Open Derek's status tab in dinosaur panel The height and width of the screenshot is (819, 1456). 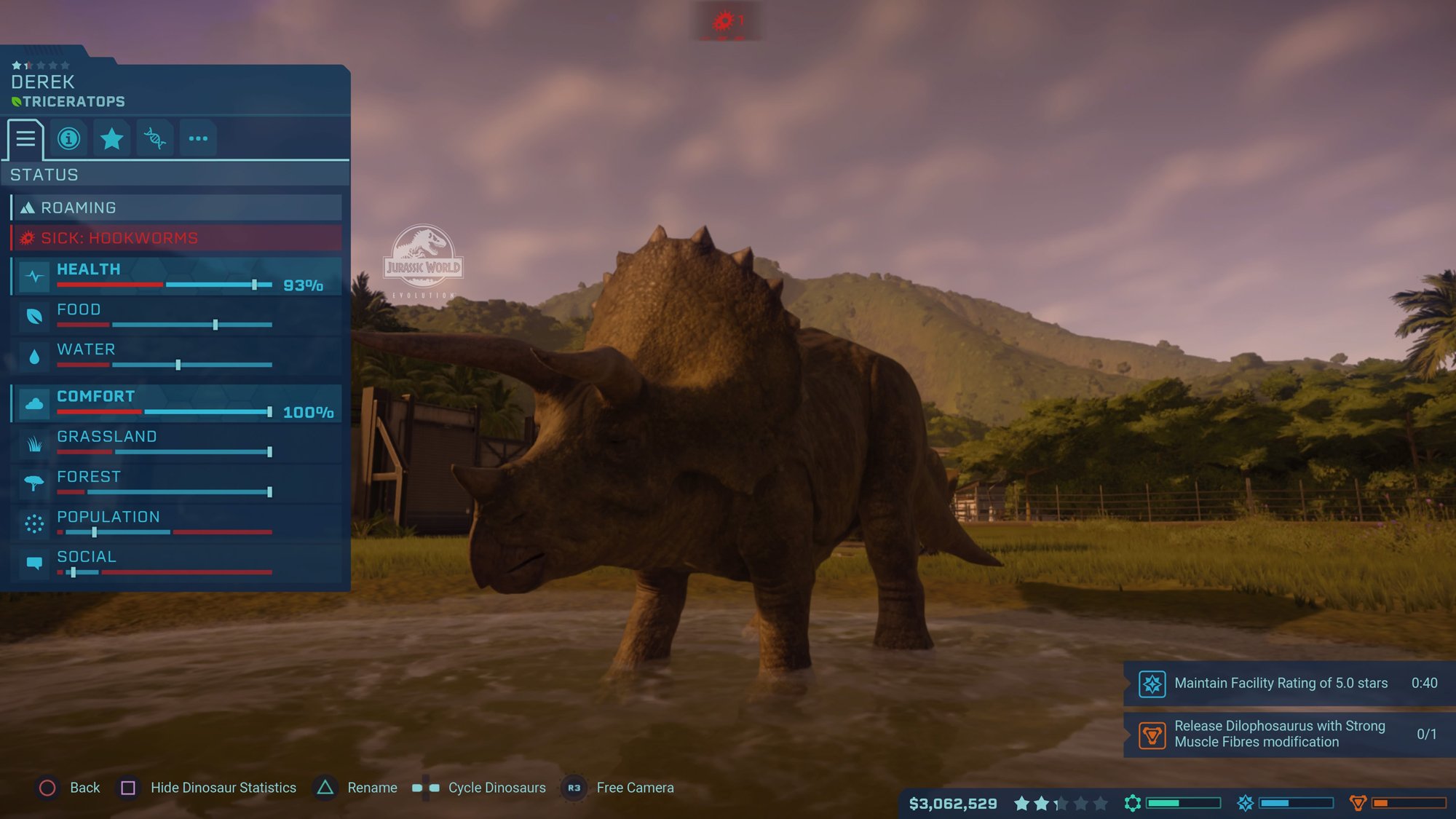click(25, 138)
